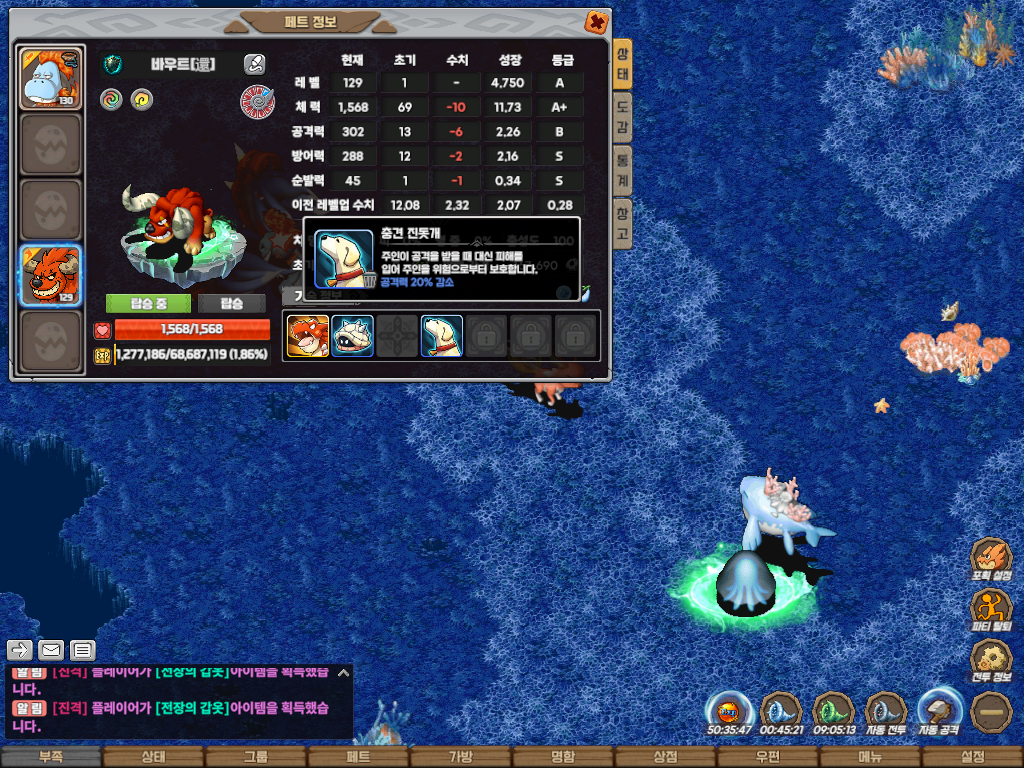
Task: Select the 충견 진돗개 dog skill slot
Action: (441, 336)
